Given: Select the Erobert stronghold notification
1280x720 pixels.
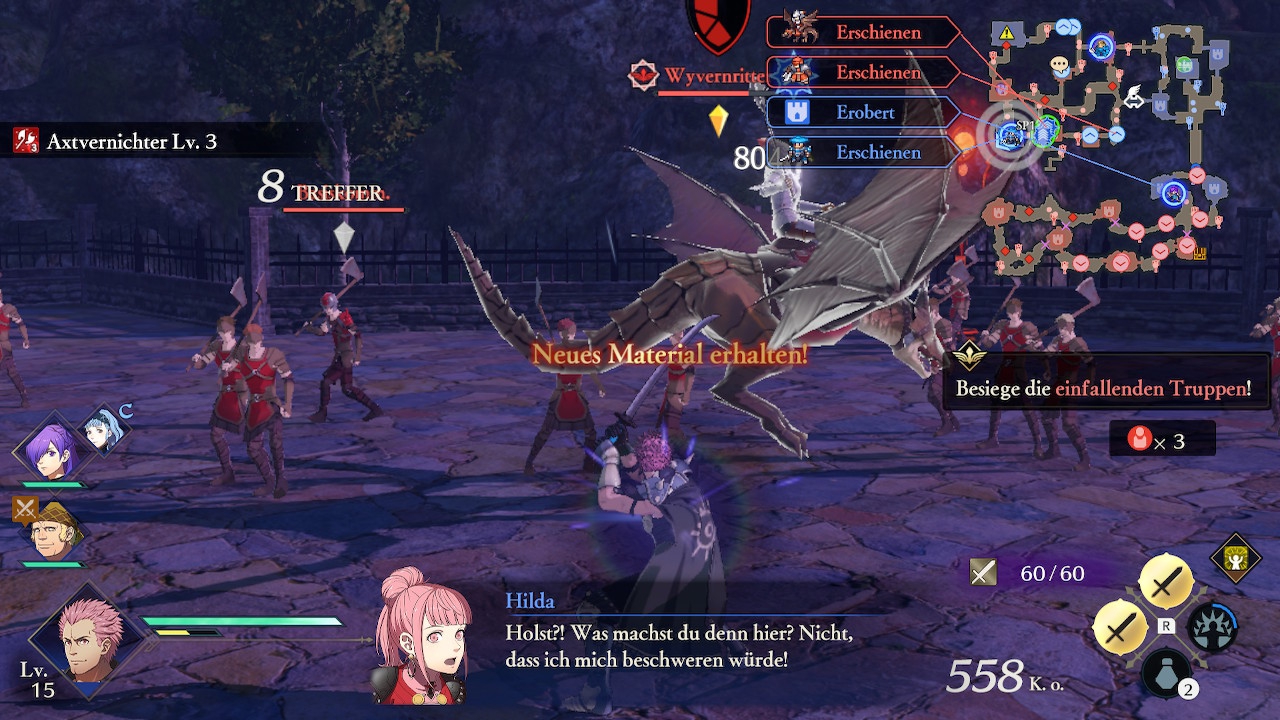Looking at the screenshot, I should 860,112.
